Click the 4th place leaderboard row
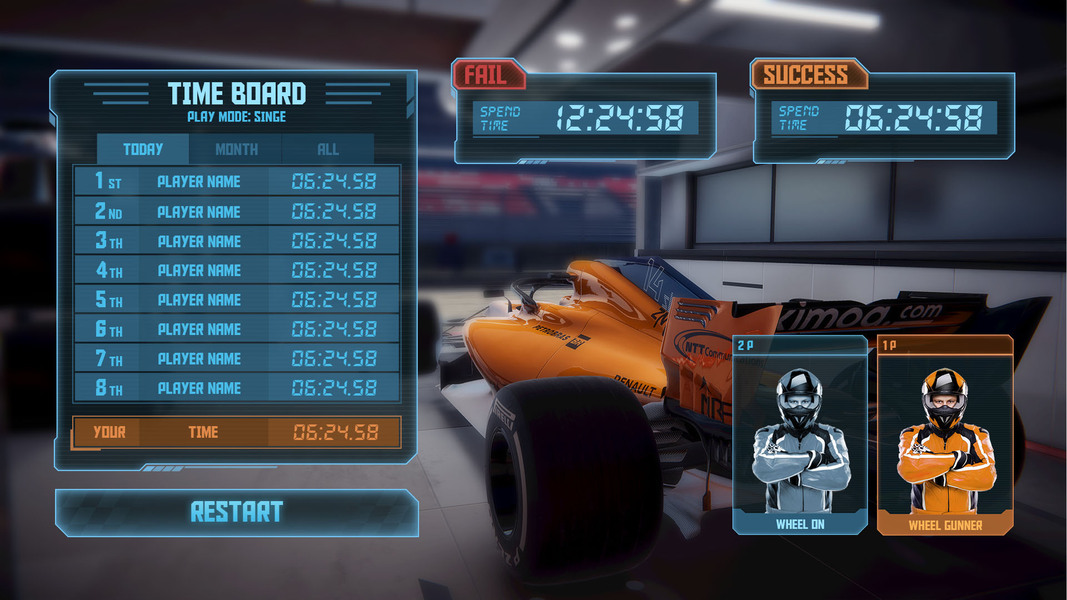Screen dimensions: 1067x600 click(x=237, y=270)
